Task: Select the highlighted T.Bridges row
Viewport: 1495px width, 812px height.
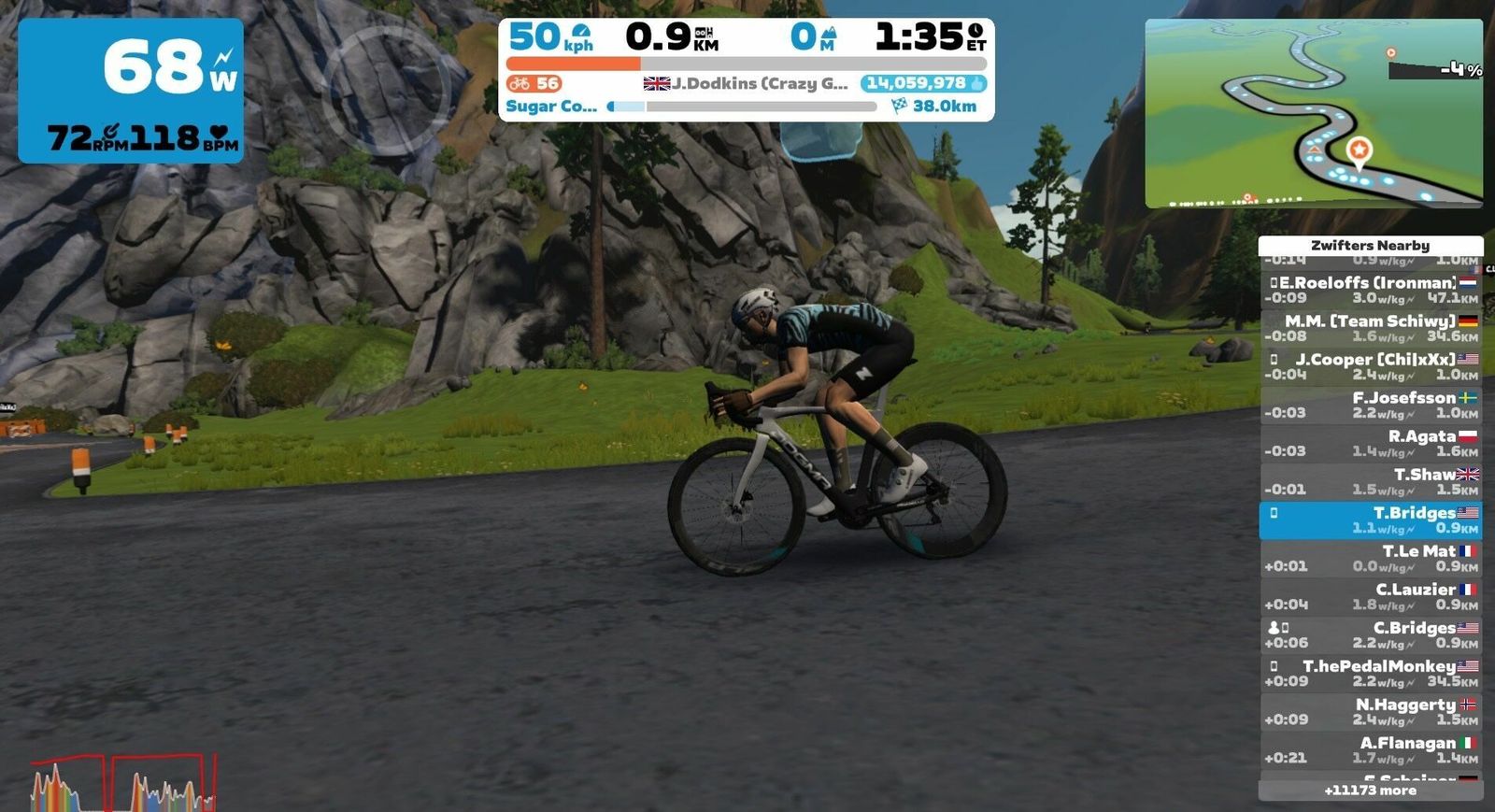Action: pyautogui.click(x=1371, y=520)
